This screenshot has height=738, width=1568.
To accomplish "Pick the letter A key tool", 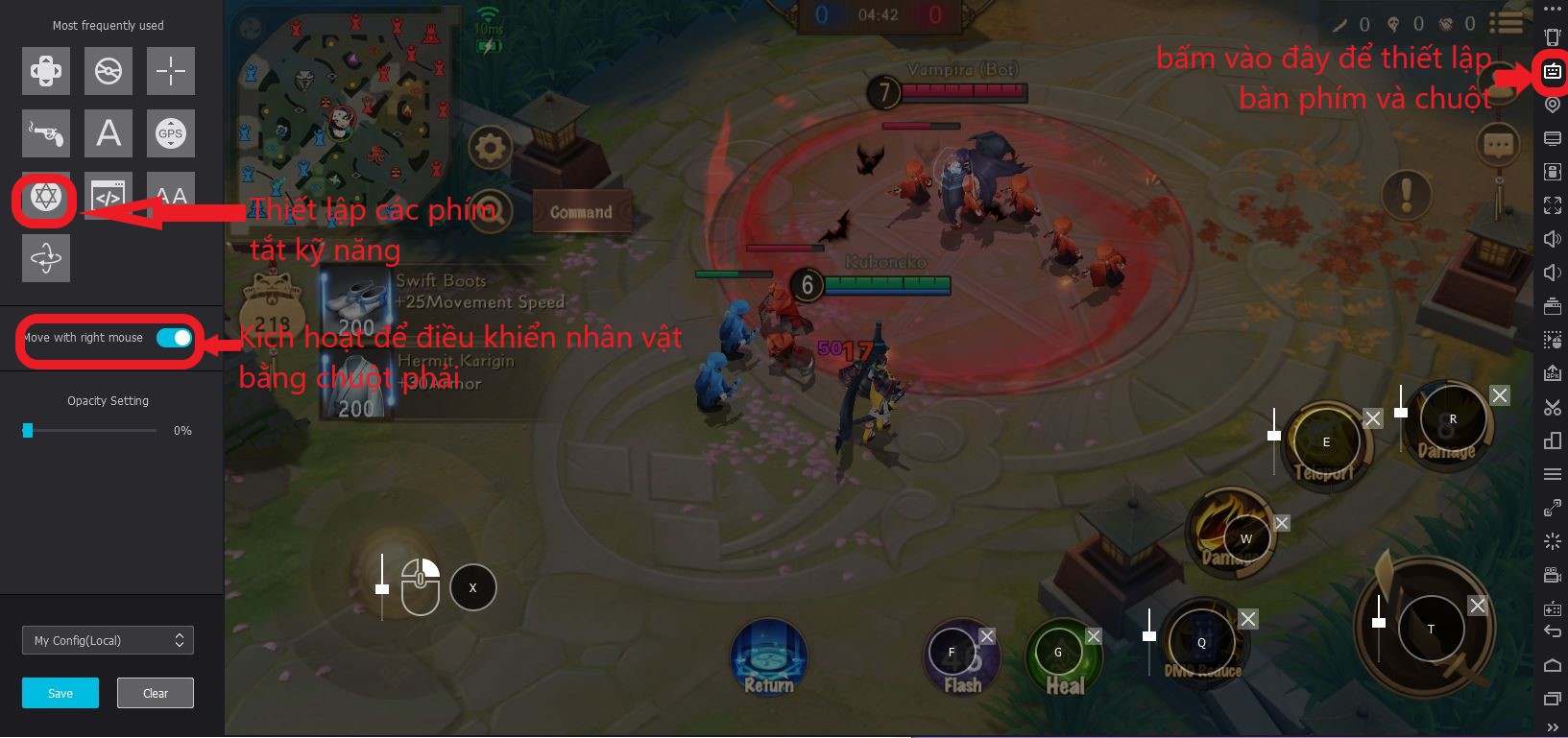I will pos(109,133).
